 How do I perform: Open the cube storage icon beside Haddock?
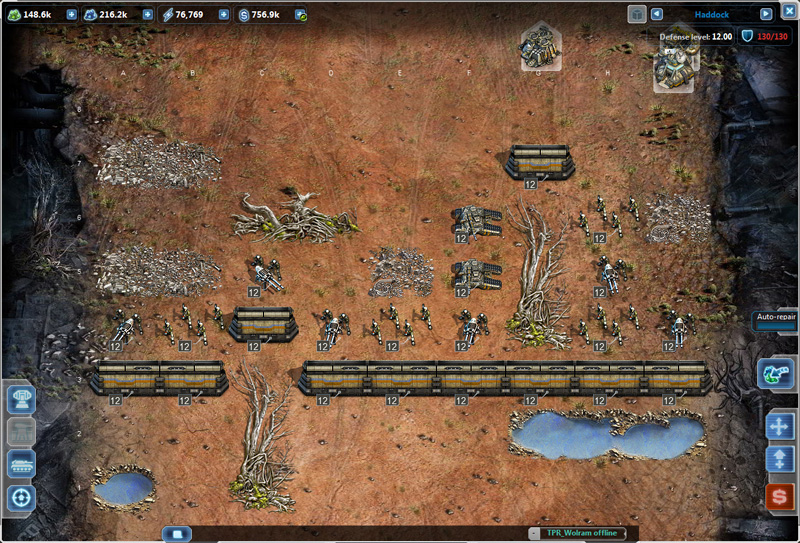point(637,14)
